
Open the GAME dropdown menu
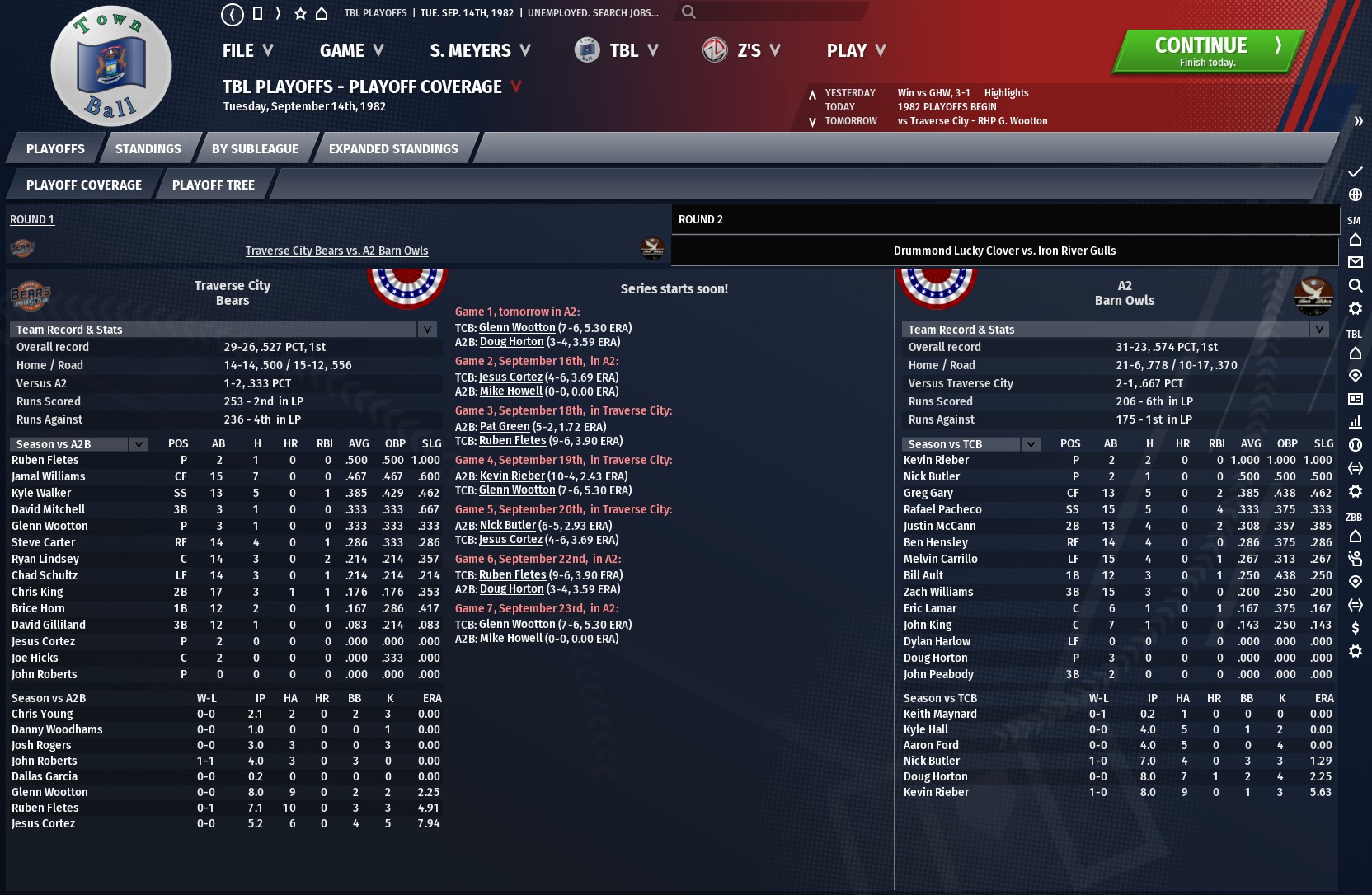click(351, 51)
